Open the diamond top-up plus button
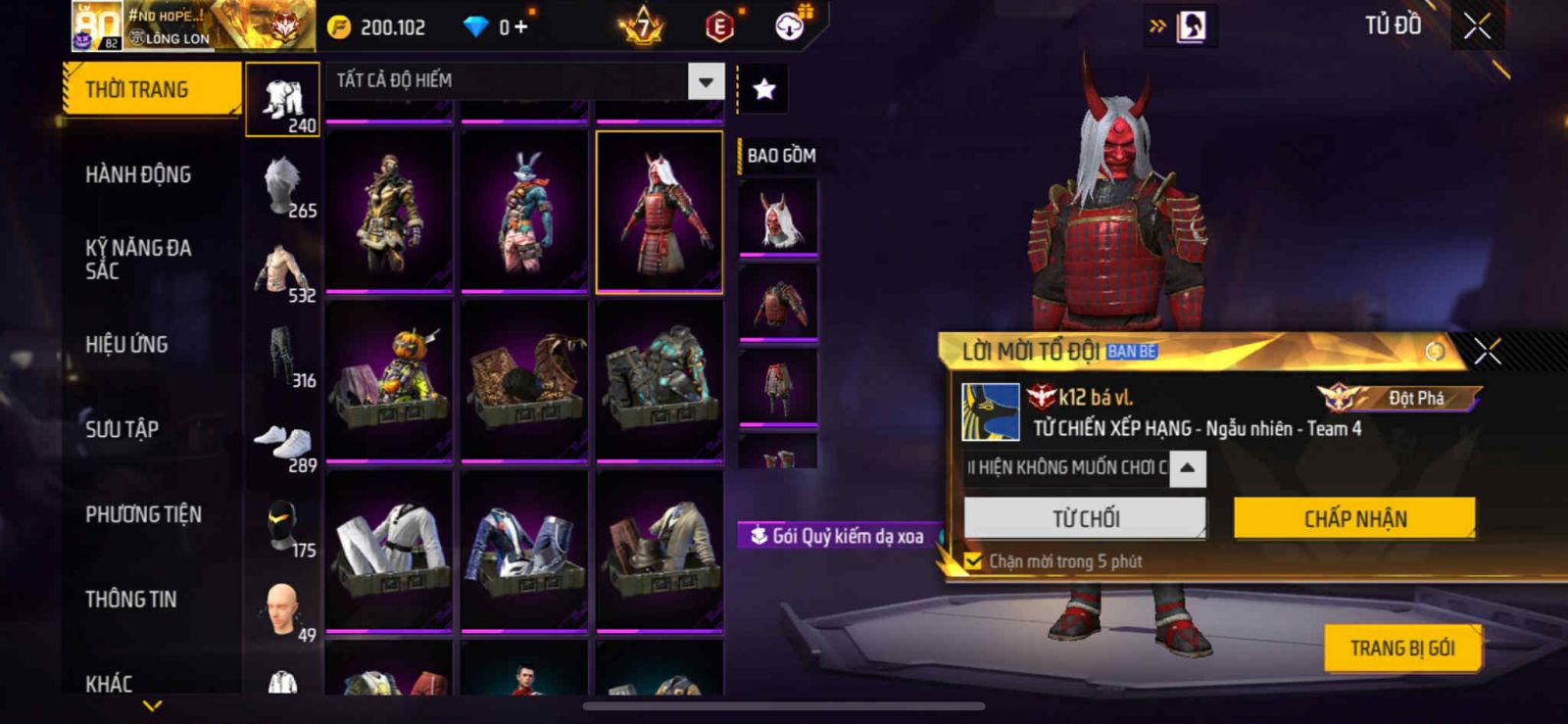1568x724 pixels. [x=520, y=27]
